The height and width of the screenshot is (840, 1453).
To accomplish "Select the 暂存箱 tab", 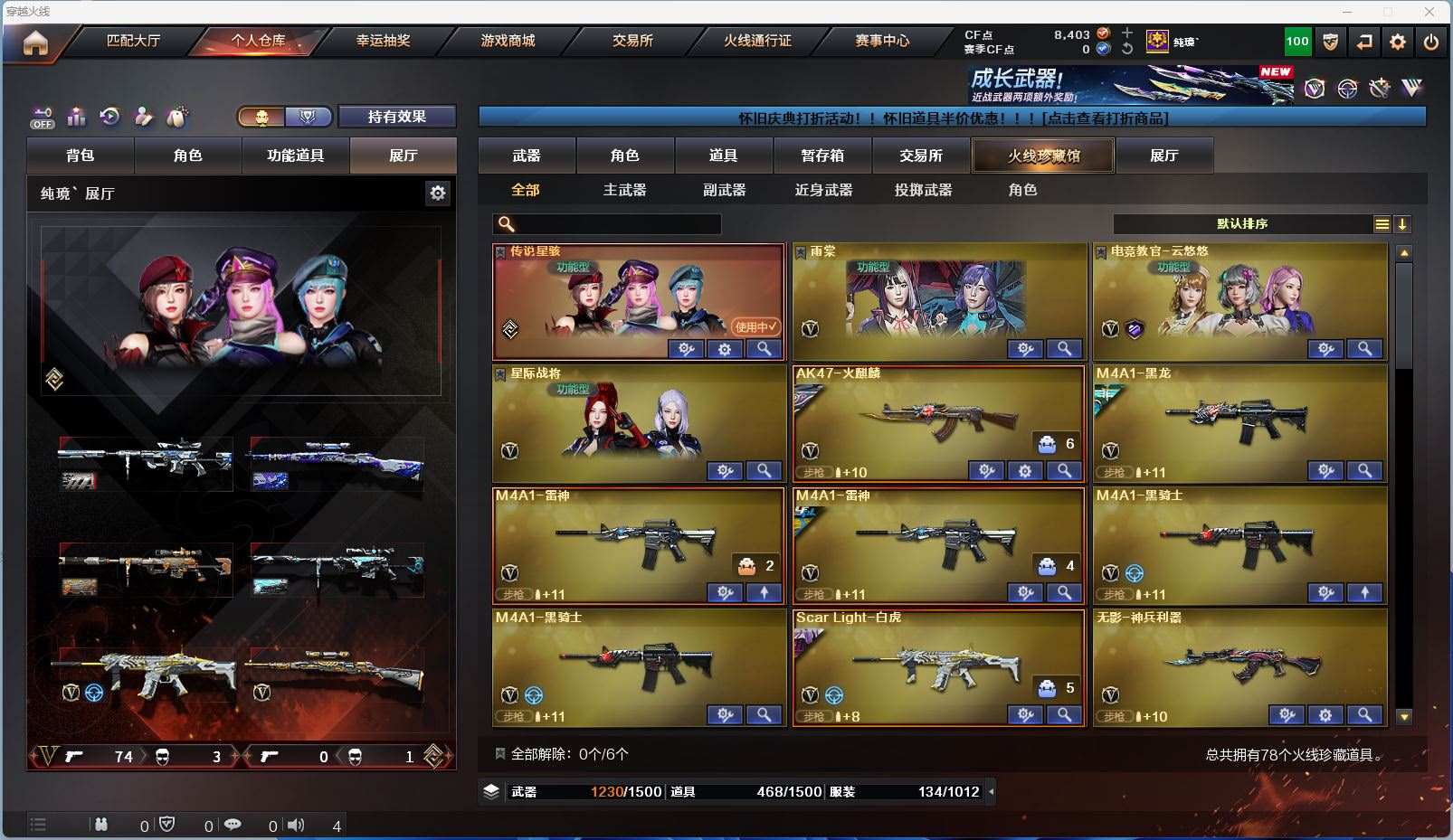I will (x=822, y=156).
